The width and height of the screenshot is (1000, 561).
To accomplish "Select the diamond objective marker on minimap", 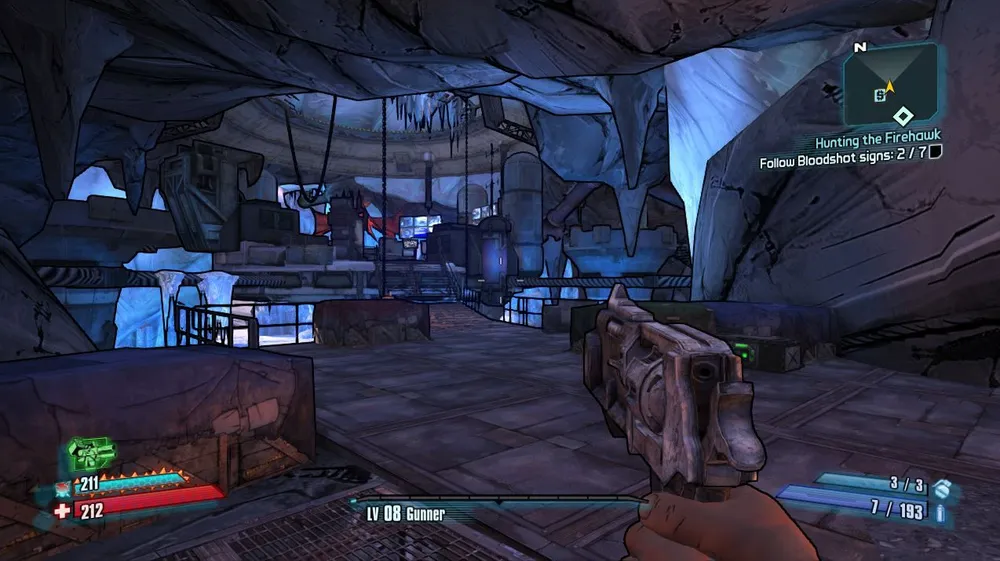I will (902, 116).
